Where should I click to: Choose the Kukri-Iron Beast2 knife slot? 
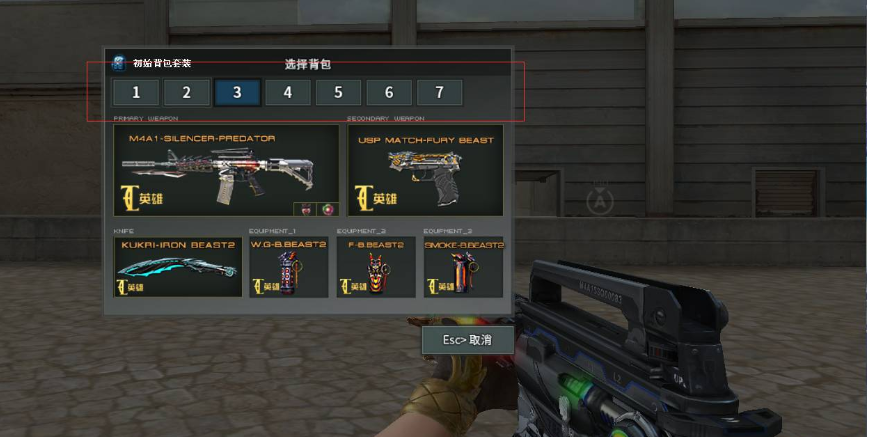(178, 267)
